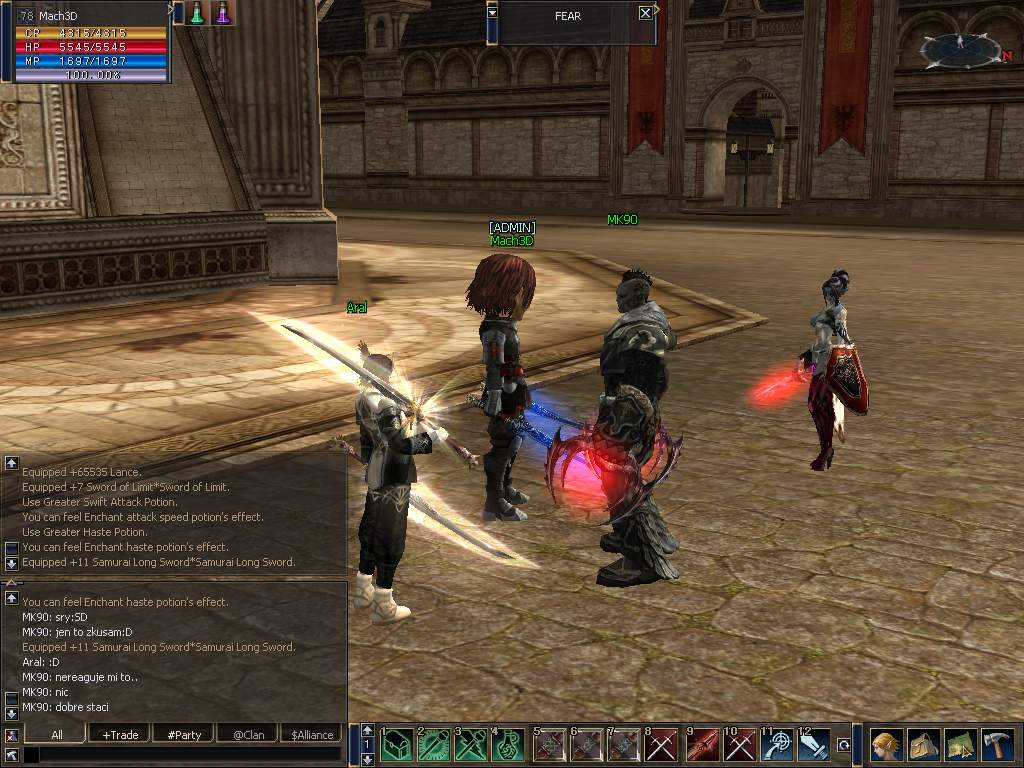Use the blue sword skill in slot 12
This screenshot has height=768, width=1024.
click(x=814, y=746)
